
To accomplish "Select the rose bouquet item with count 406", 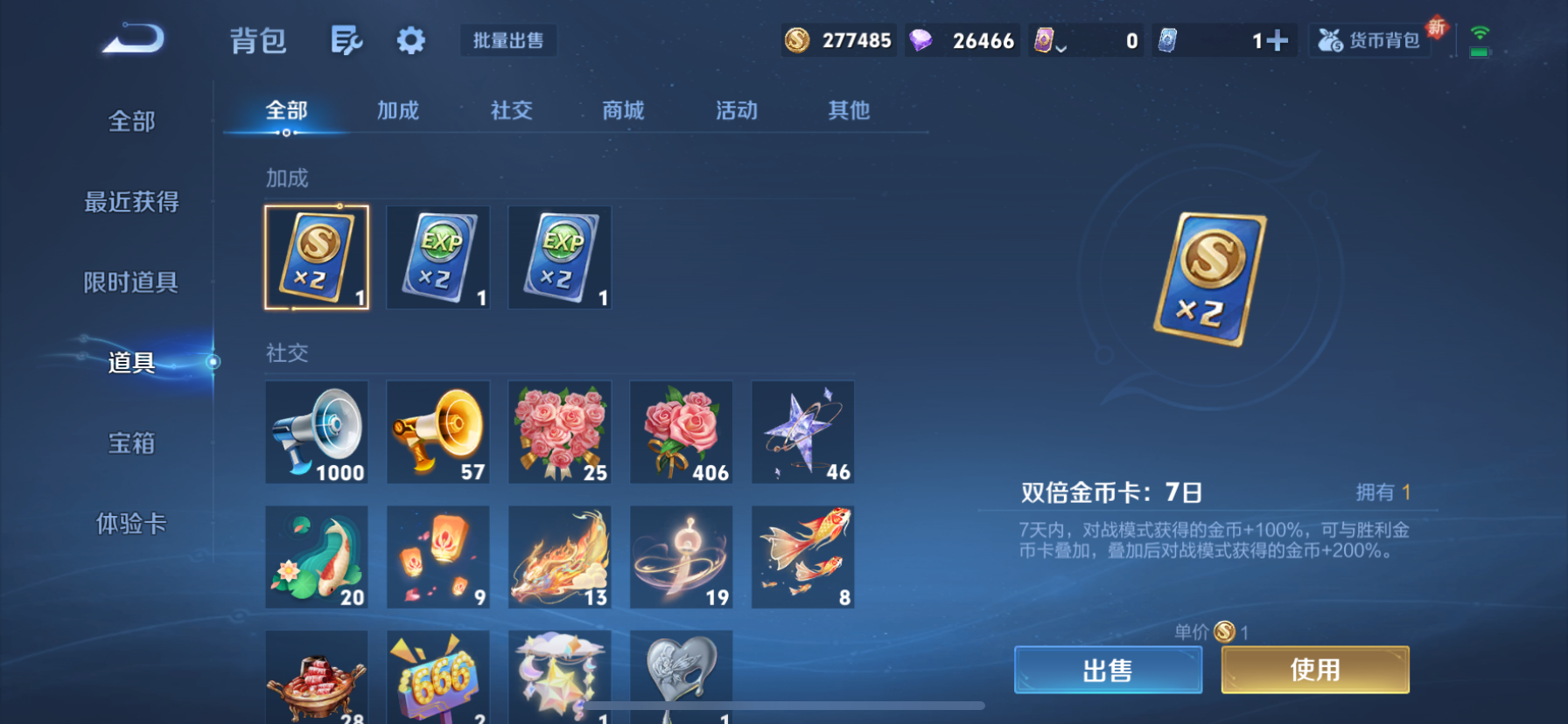I will [x=681, y=432].
